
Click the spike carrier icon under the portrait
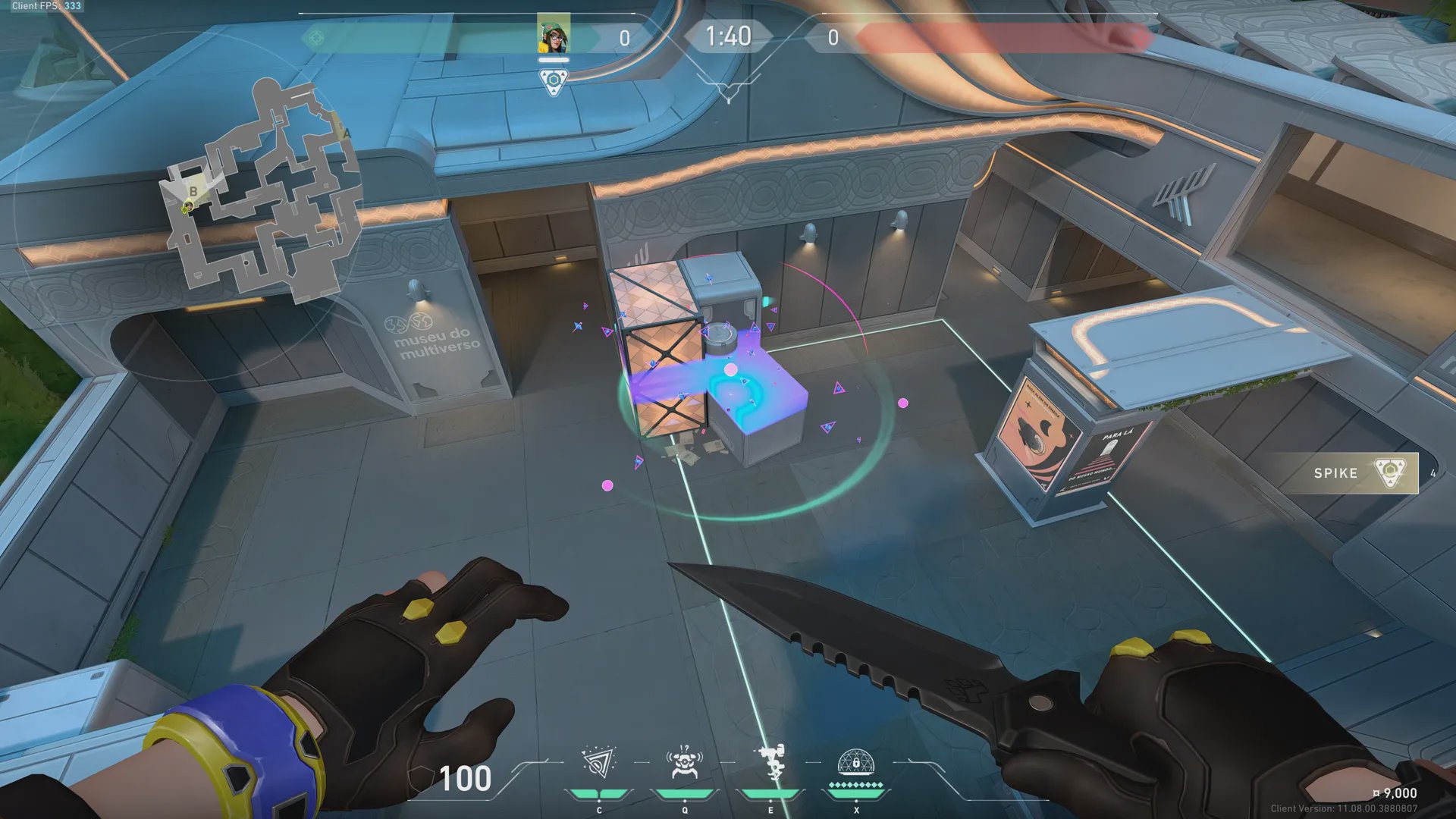click(554, 80)
